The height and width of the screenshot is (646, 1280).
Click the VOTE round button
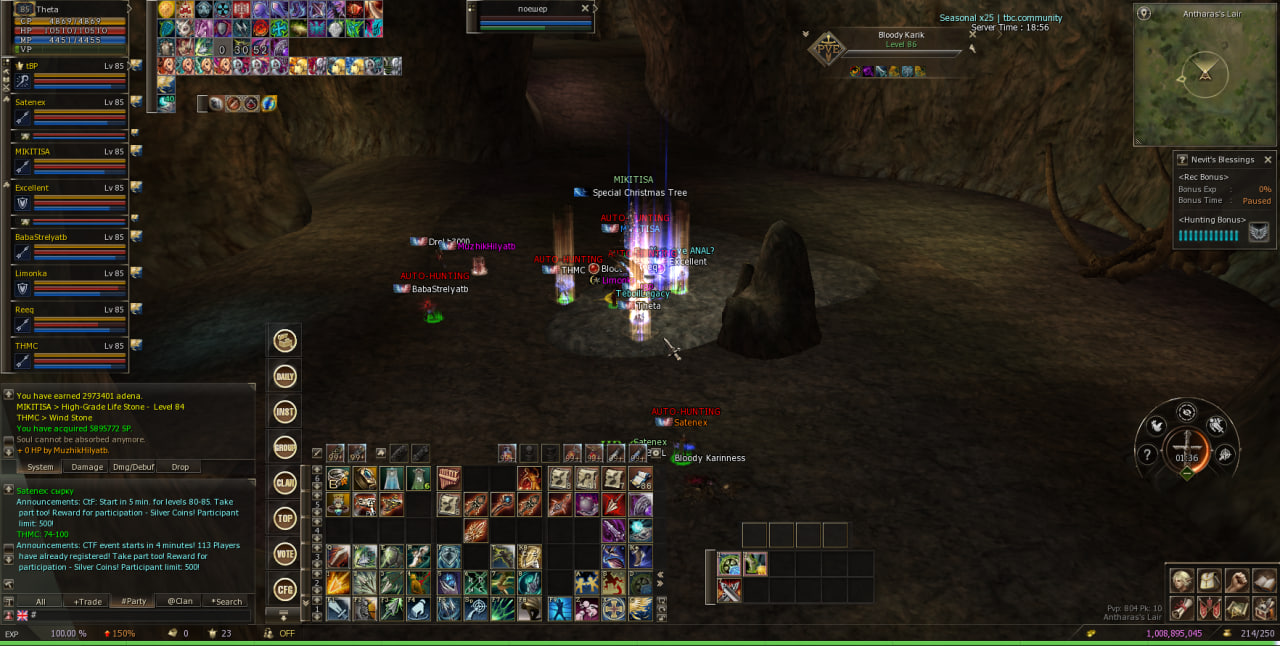[x=285, y=553]
